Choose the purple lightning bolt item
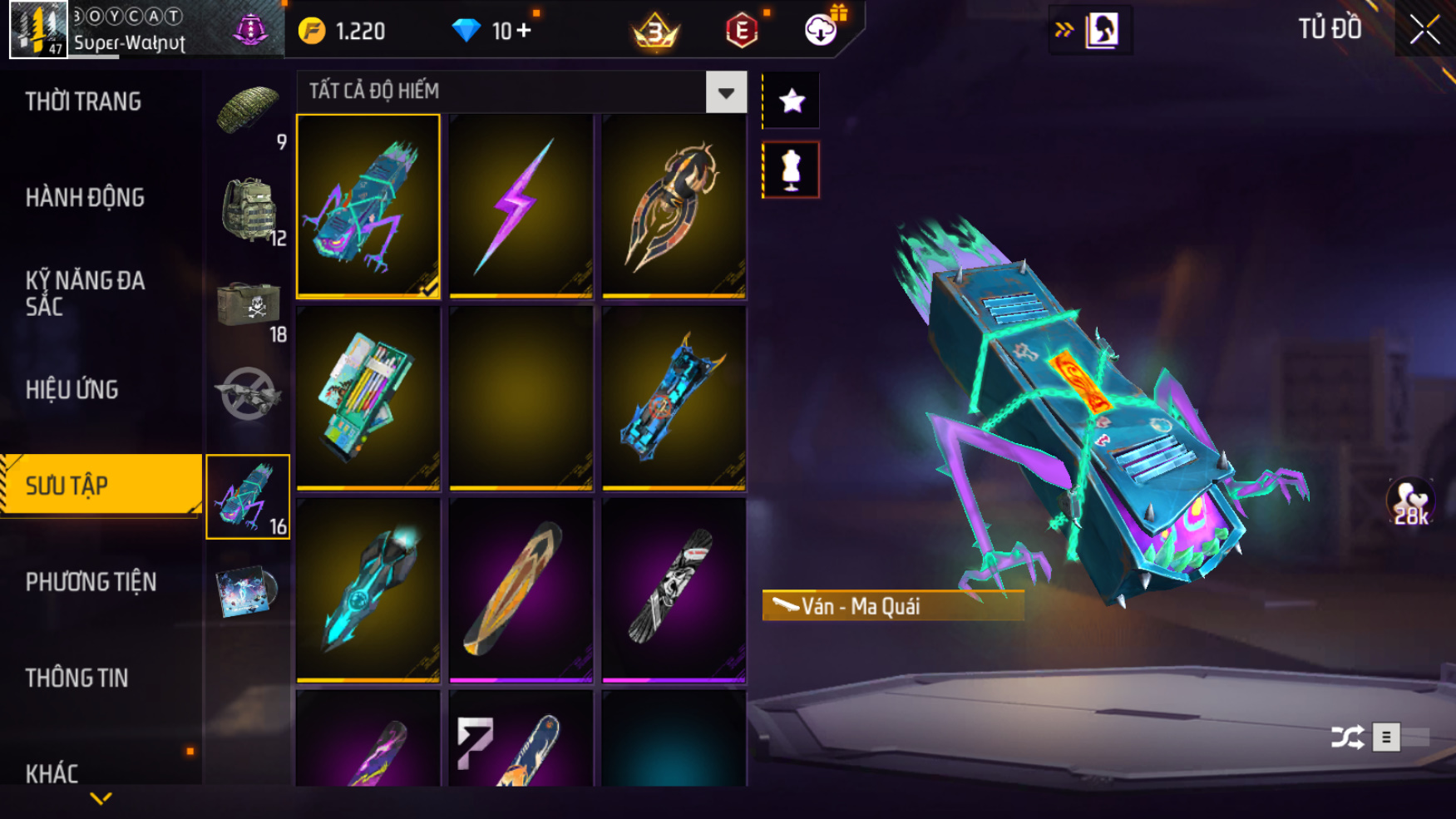1456x819 pixels. pos(521,206)
